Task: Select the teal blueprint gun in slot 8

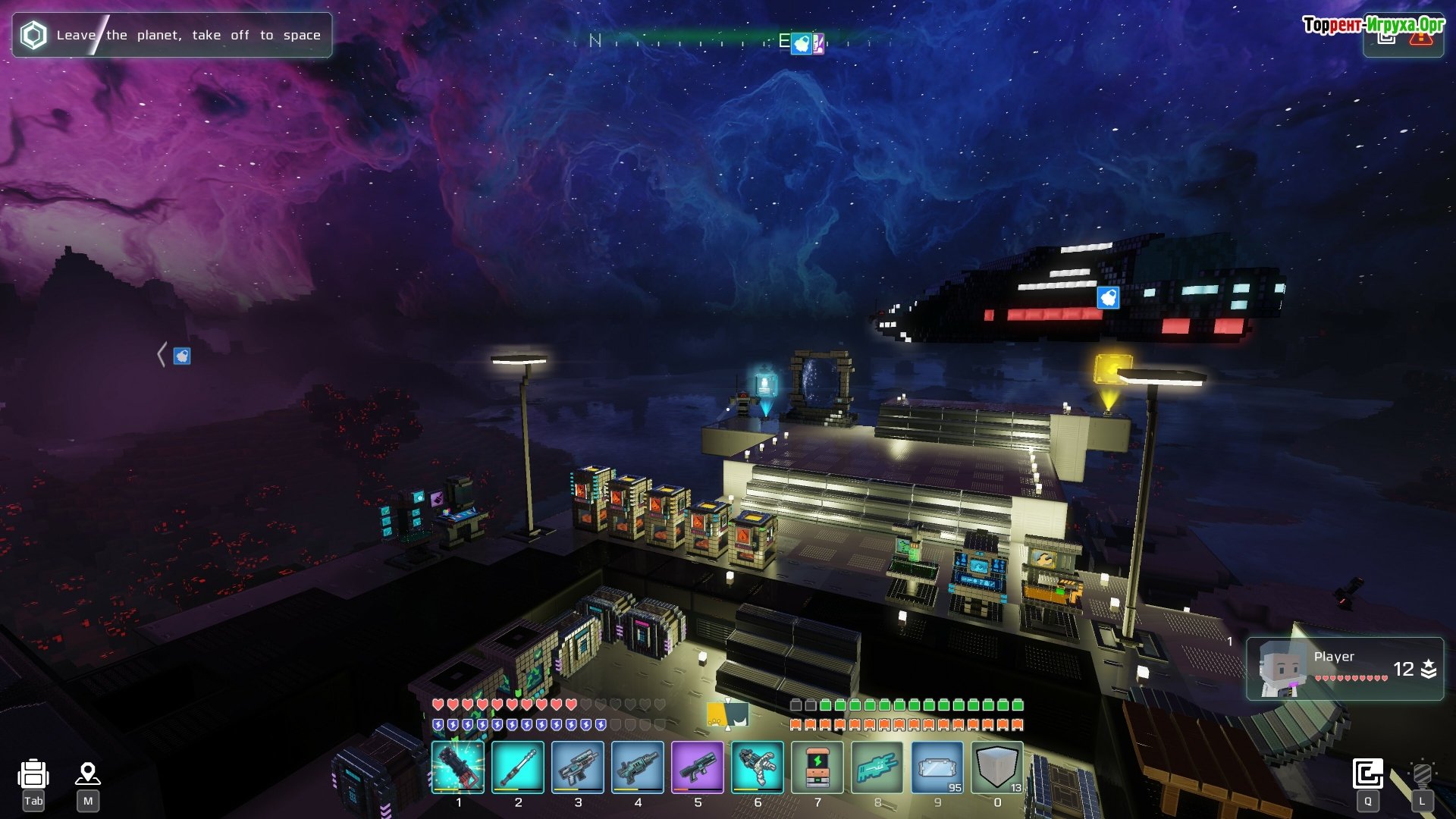Action: pyautogui.click(x=877, y=767)
